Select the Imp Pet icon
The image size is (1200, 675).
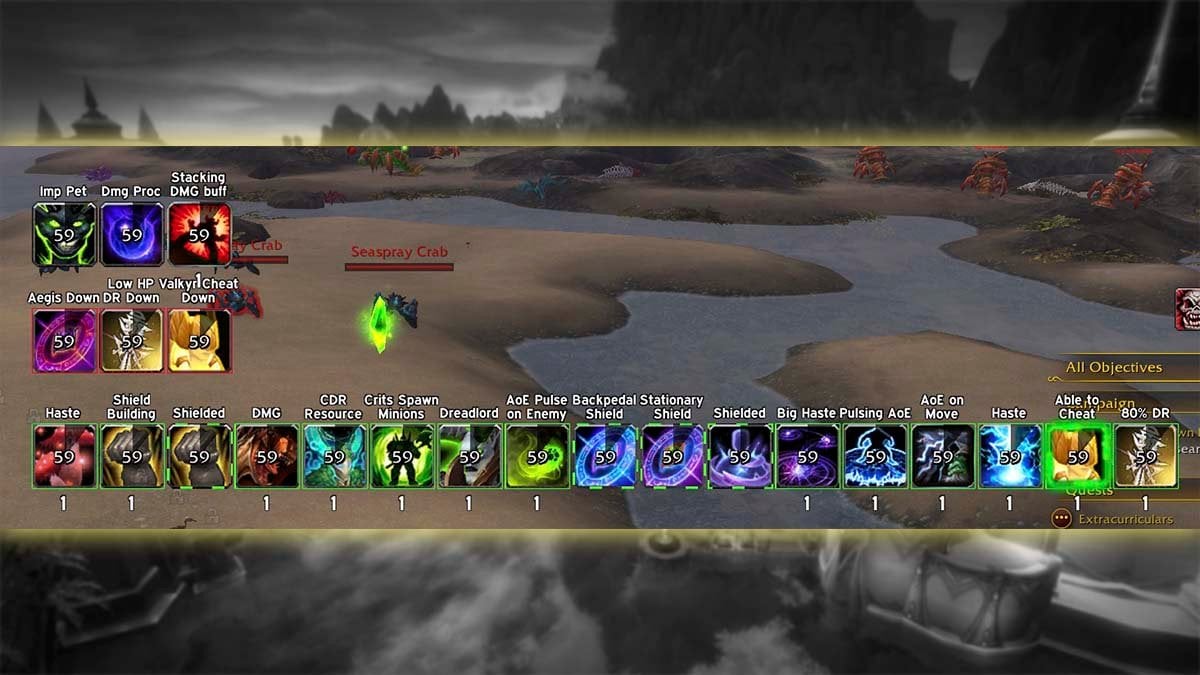point(64,235)
